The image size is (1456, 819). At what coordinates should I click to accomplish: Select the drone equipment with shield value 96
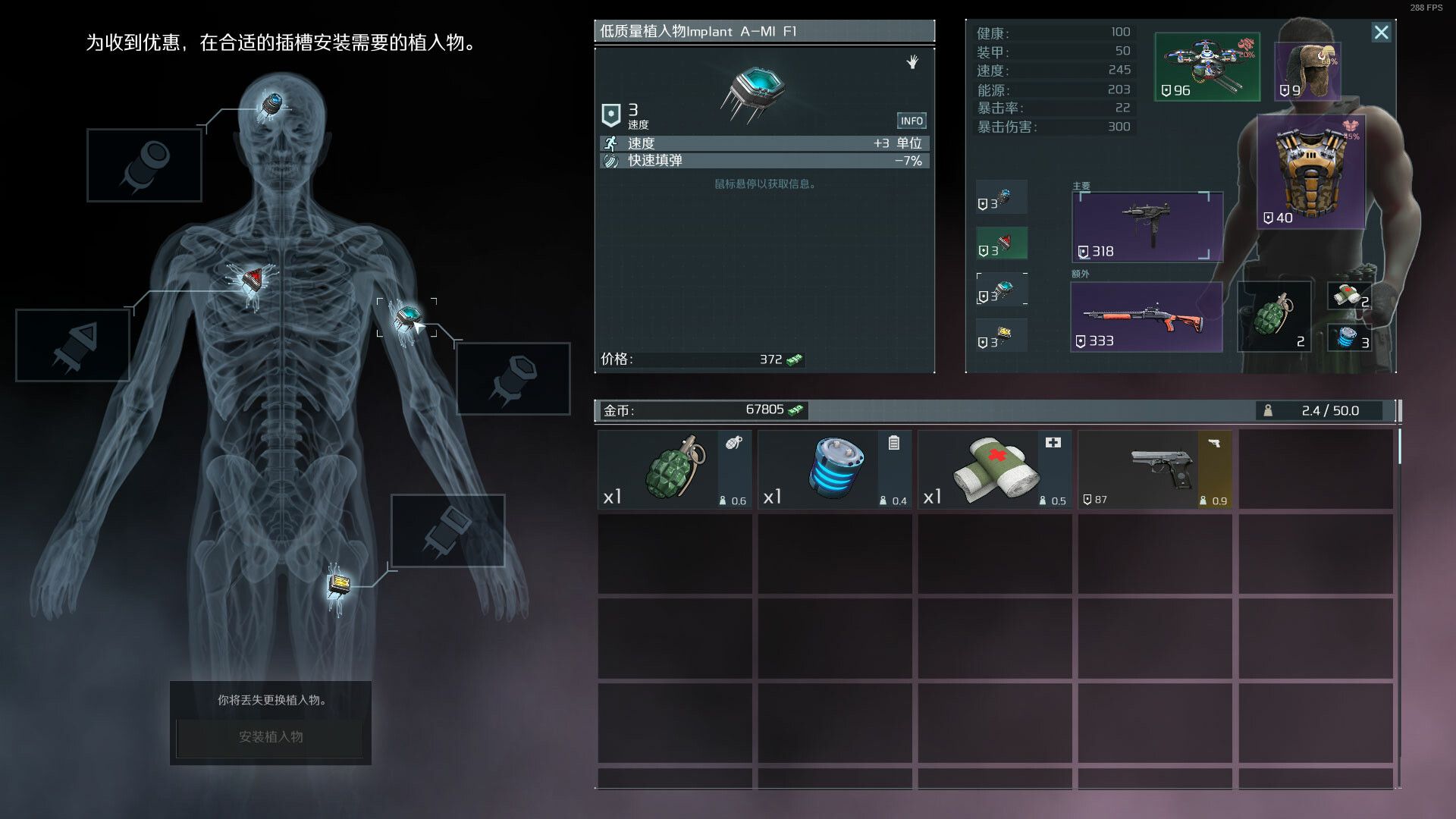(1207, 67)
